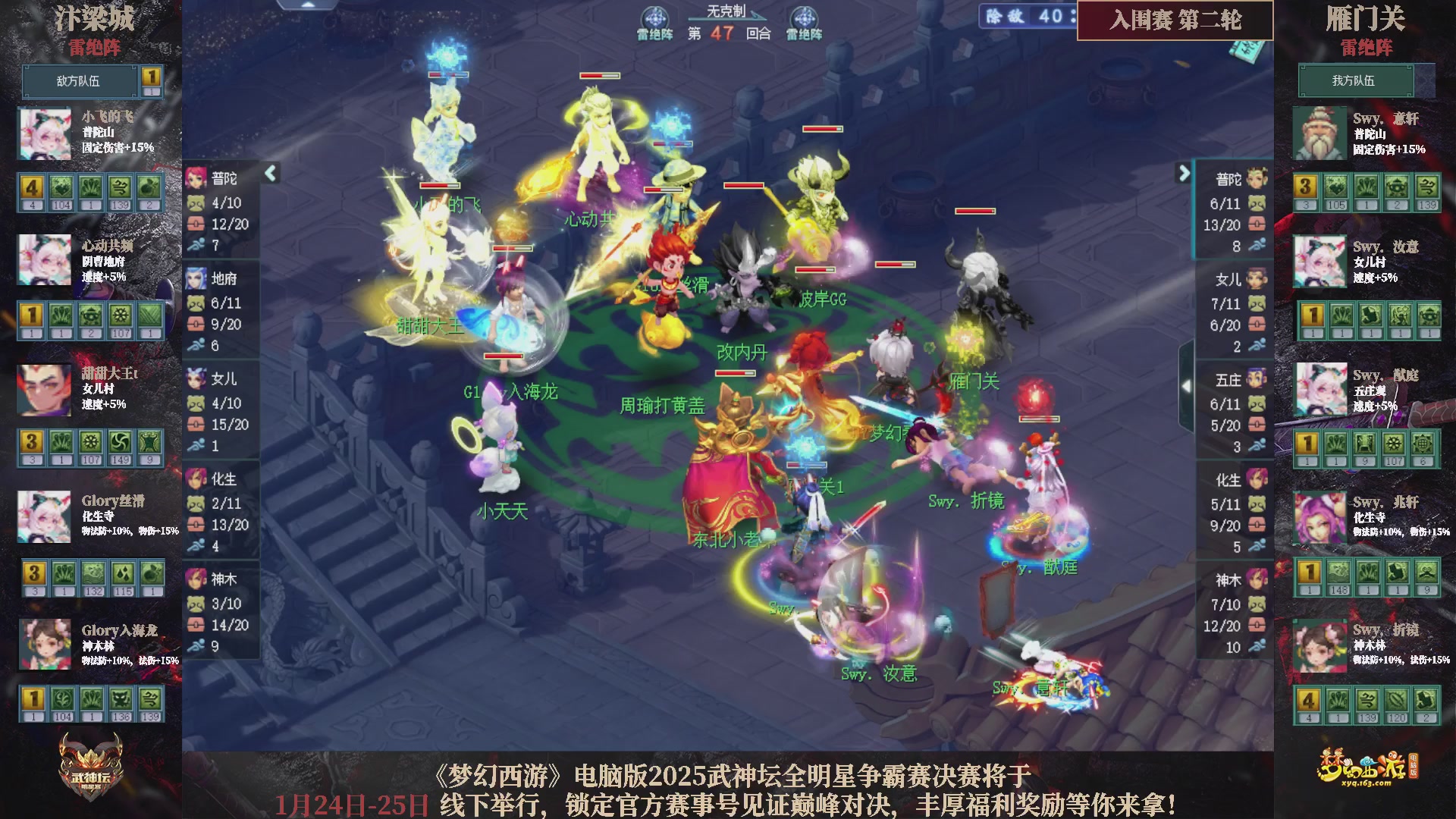The height and width of the screenshot is (819, 1456).
Task: Open the 入围赛 第二轮 banner
Action: [x=1174, y=23]
